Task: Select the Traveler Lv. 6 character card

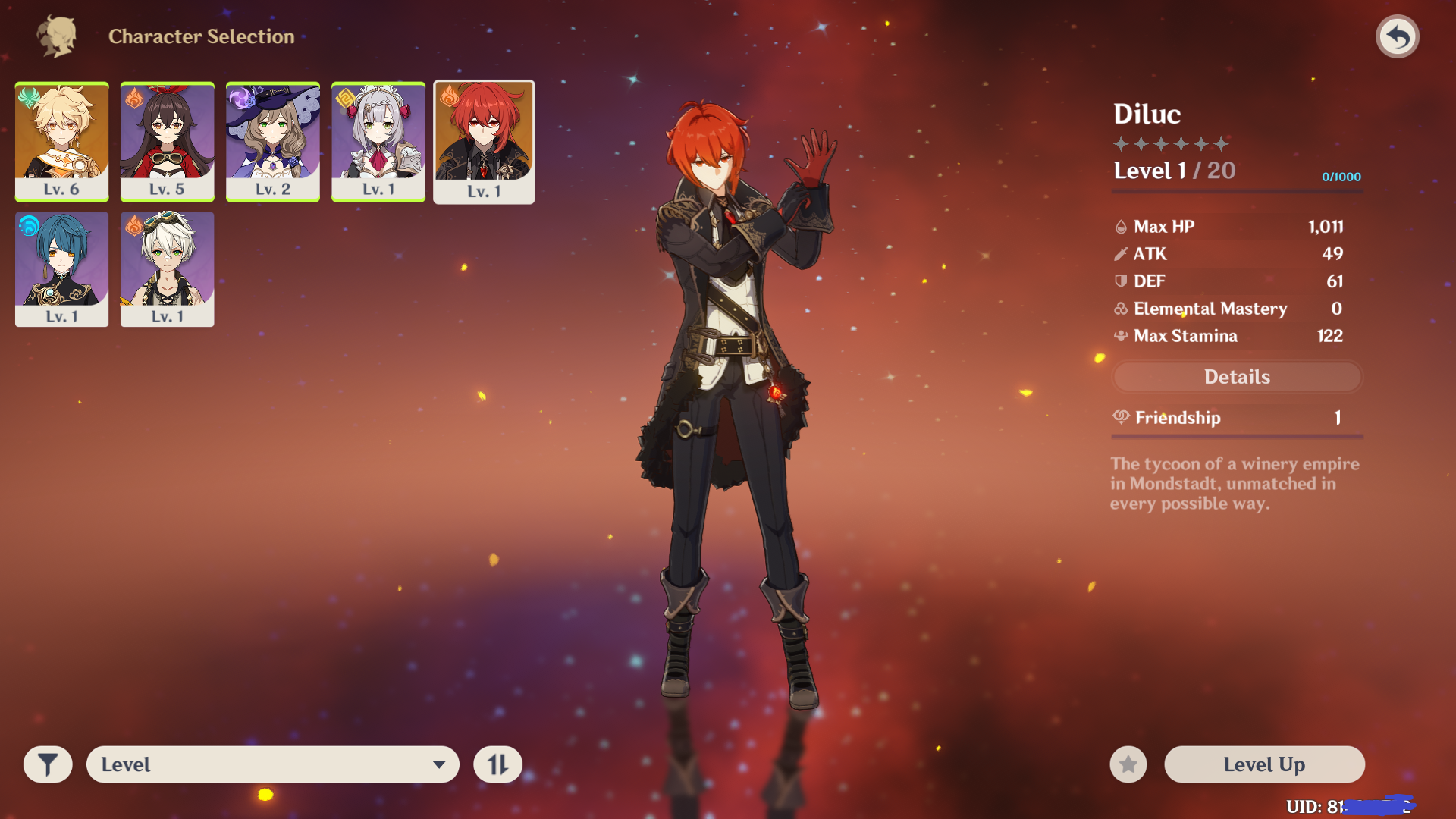Action: (x=61, y=141)
